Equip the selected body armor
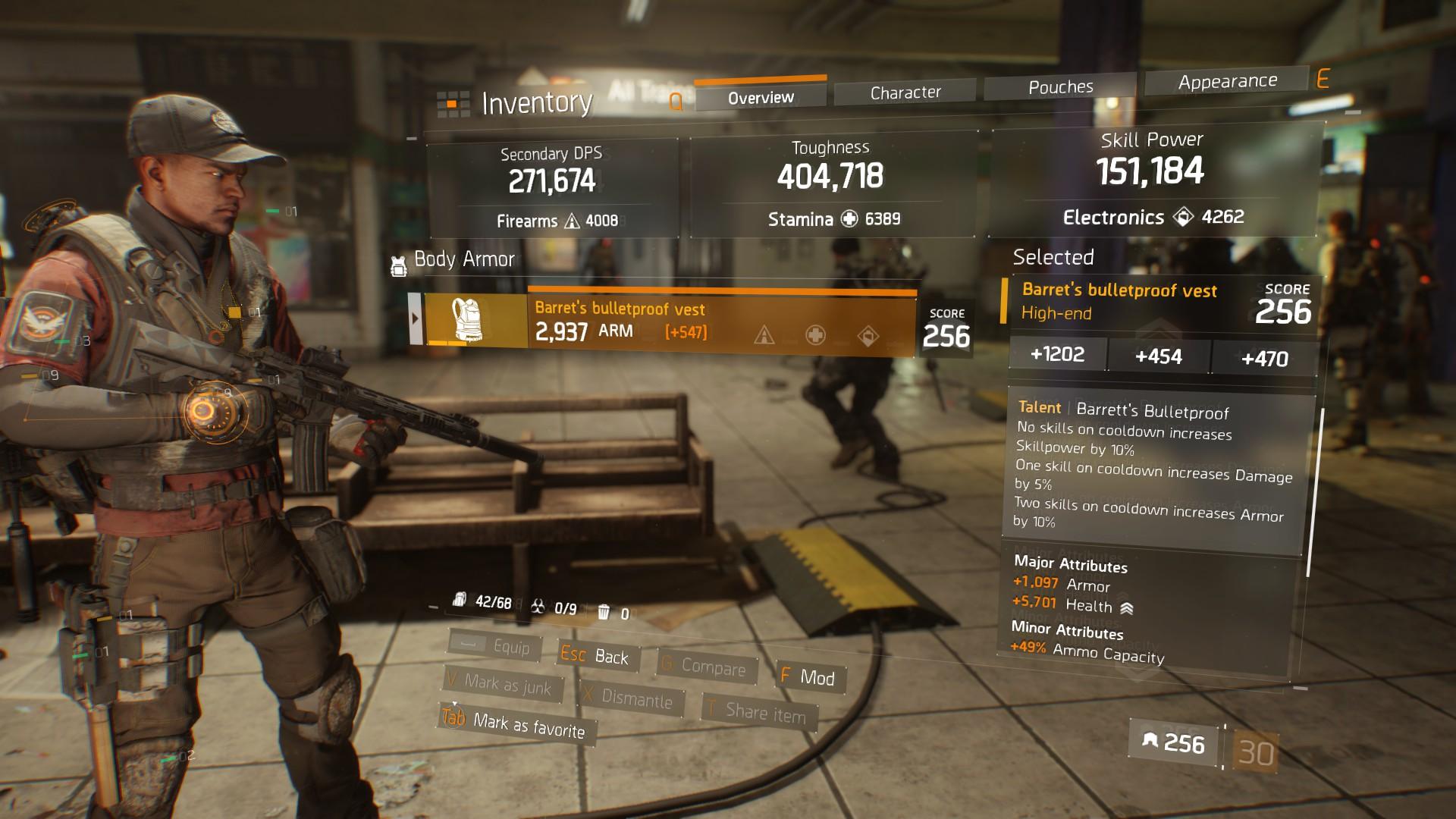The width and height of the screenshot is (1456, 819). (496, 646)
